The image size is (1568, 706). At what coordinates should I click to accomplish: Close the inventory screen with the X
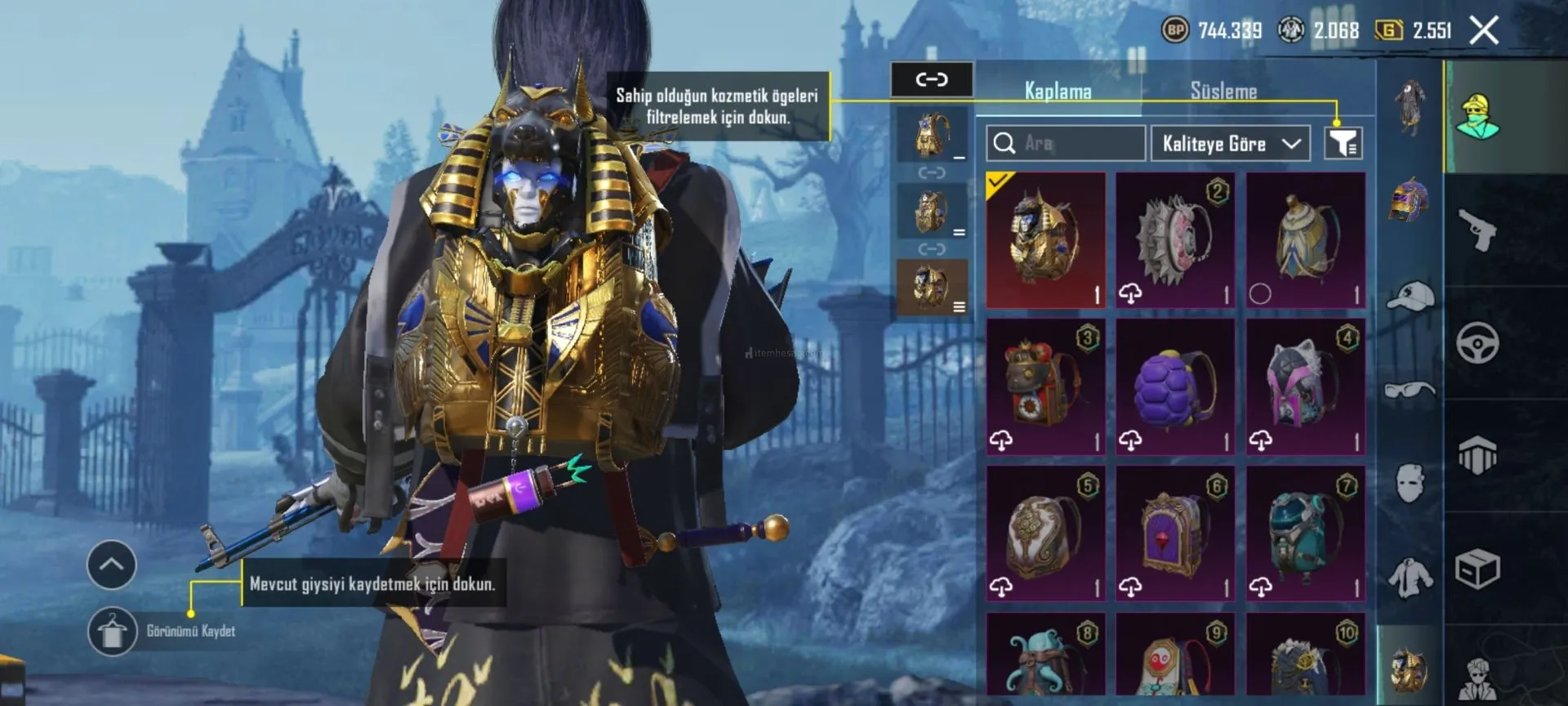1484,31
